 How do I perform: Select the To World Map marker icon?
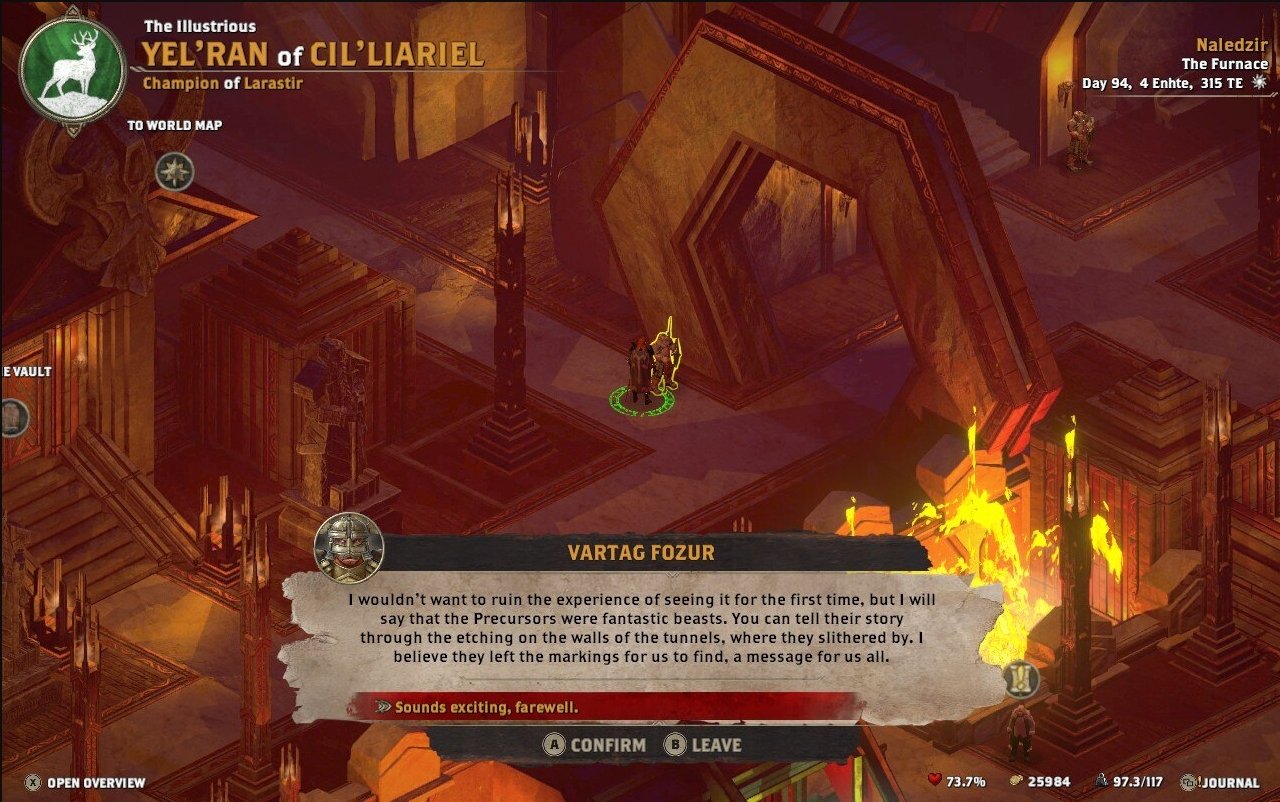[174, 172]
